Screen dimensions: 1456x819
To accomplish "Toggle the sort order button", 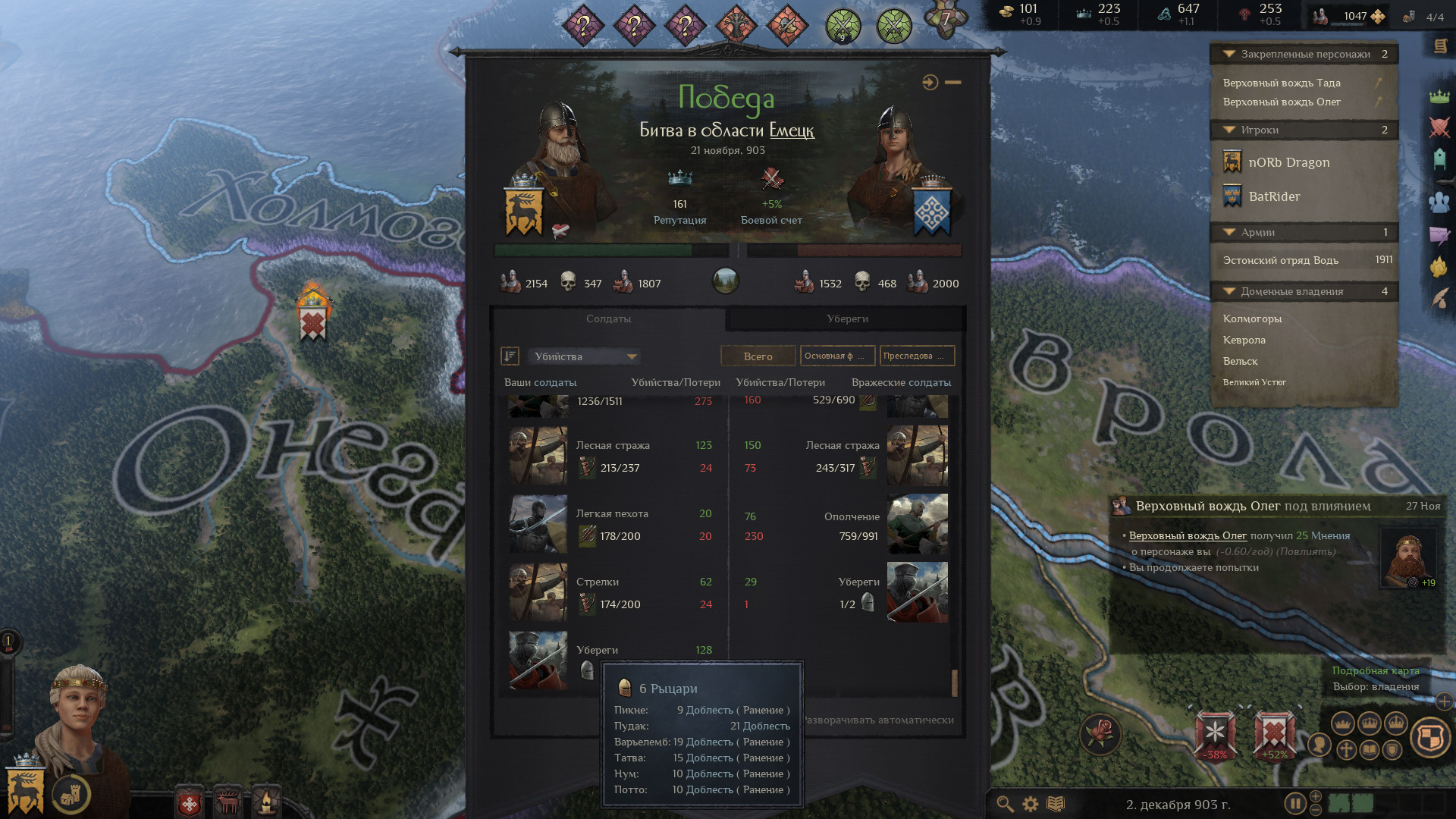I will pyautogui.click(x=510, y=356).
